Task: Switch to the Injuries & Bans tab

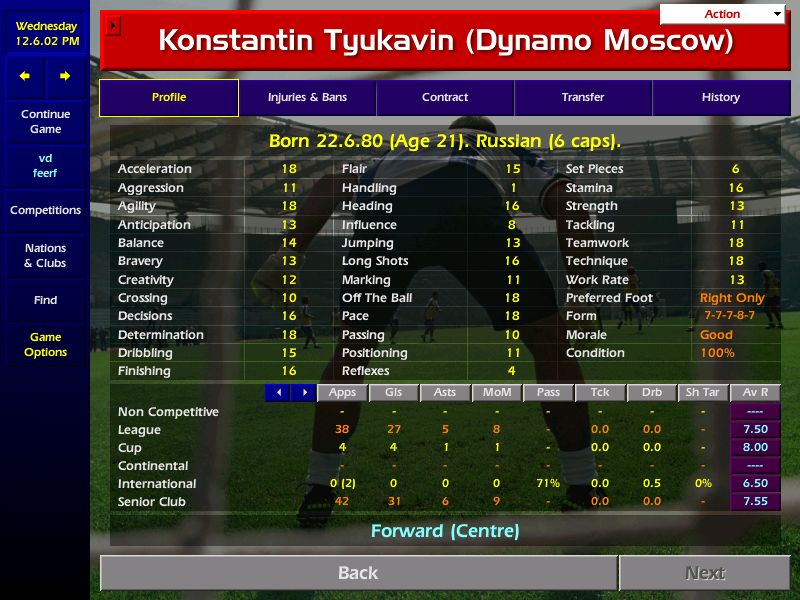Action: (x=307, y=97)
